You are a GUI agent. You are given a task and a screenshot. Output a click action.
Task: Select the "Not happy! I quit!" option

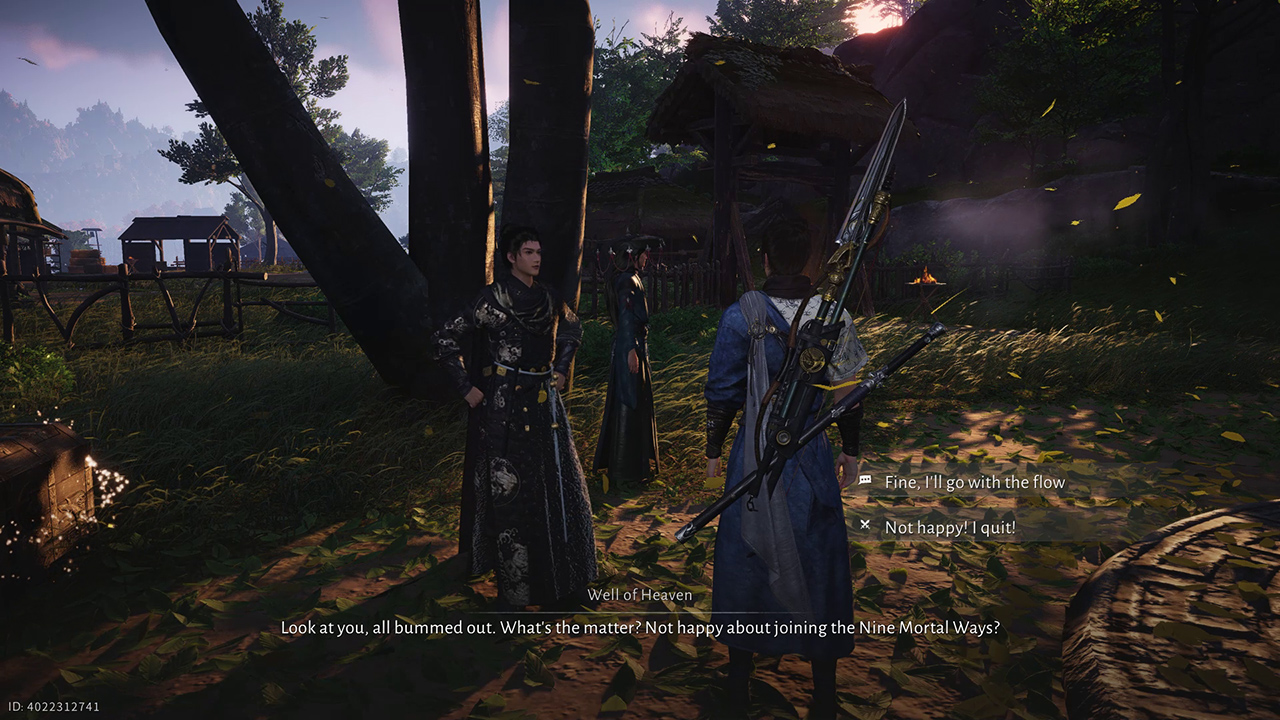point(949,526)
